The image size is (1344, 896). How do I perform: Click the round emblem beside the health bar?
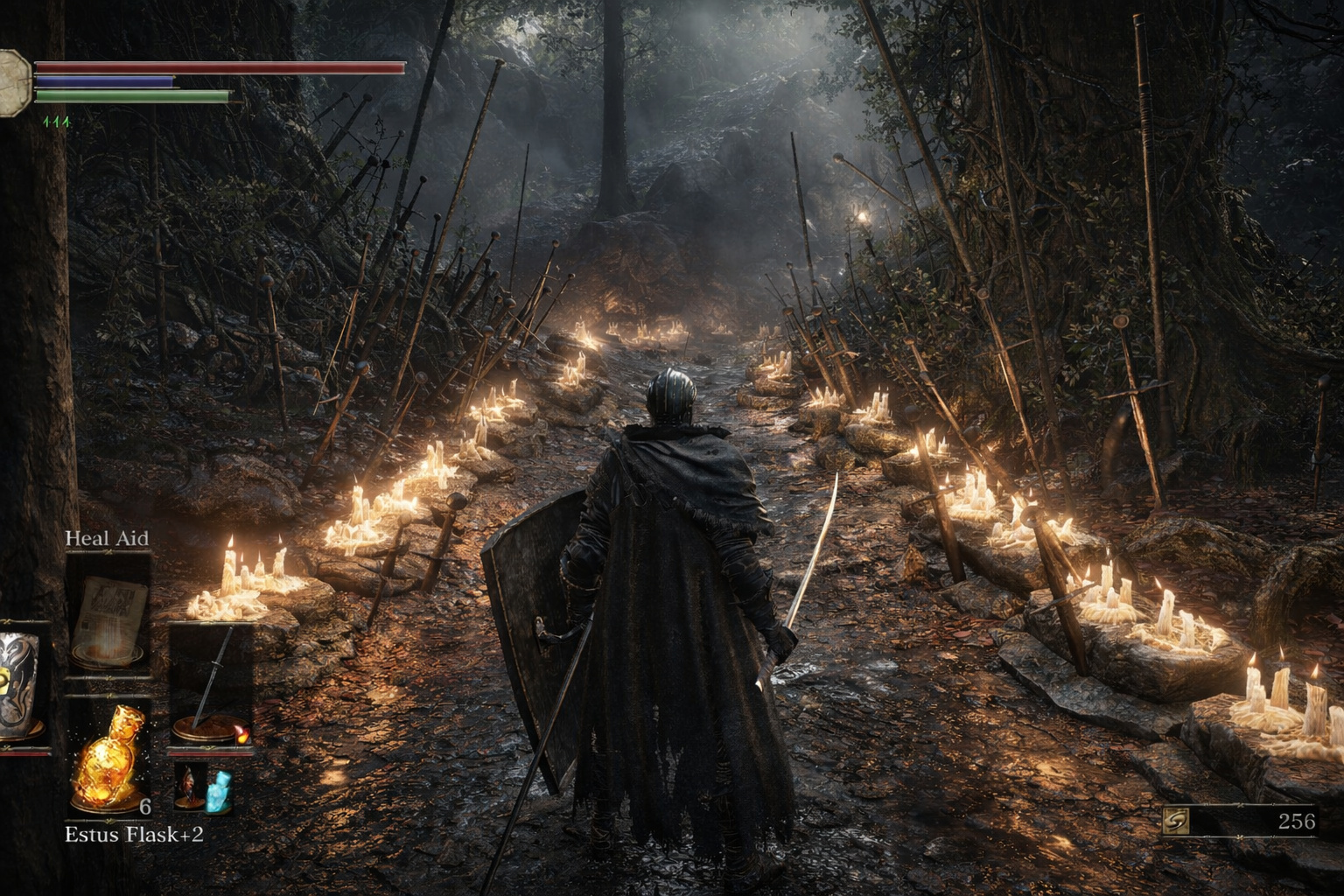click(14, 83)
